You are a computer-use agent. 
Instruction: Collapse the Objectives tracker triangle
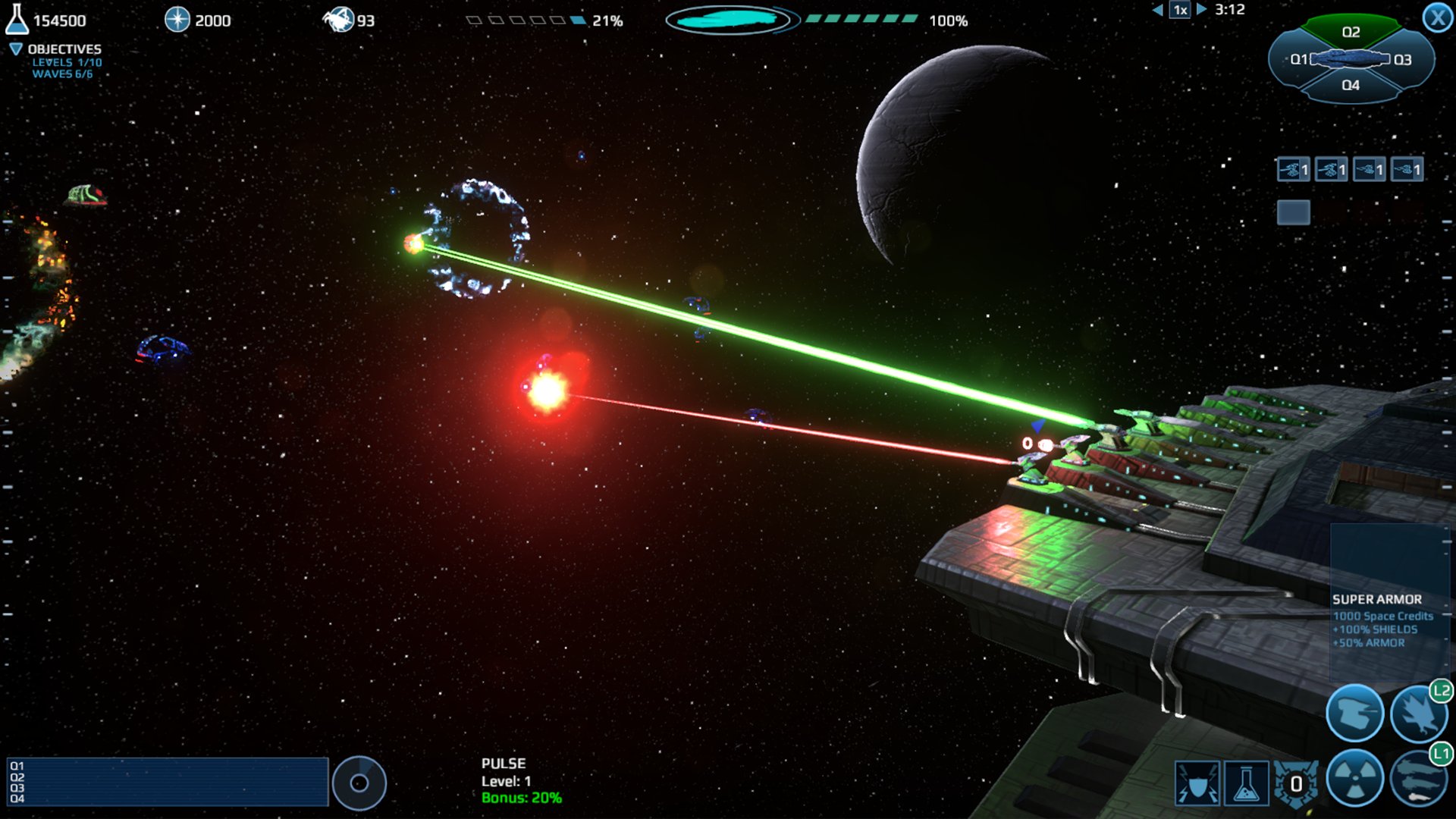click(15, 49)
